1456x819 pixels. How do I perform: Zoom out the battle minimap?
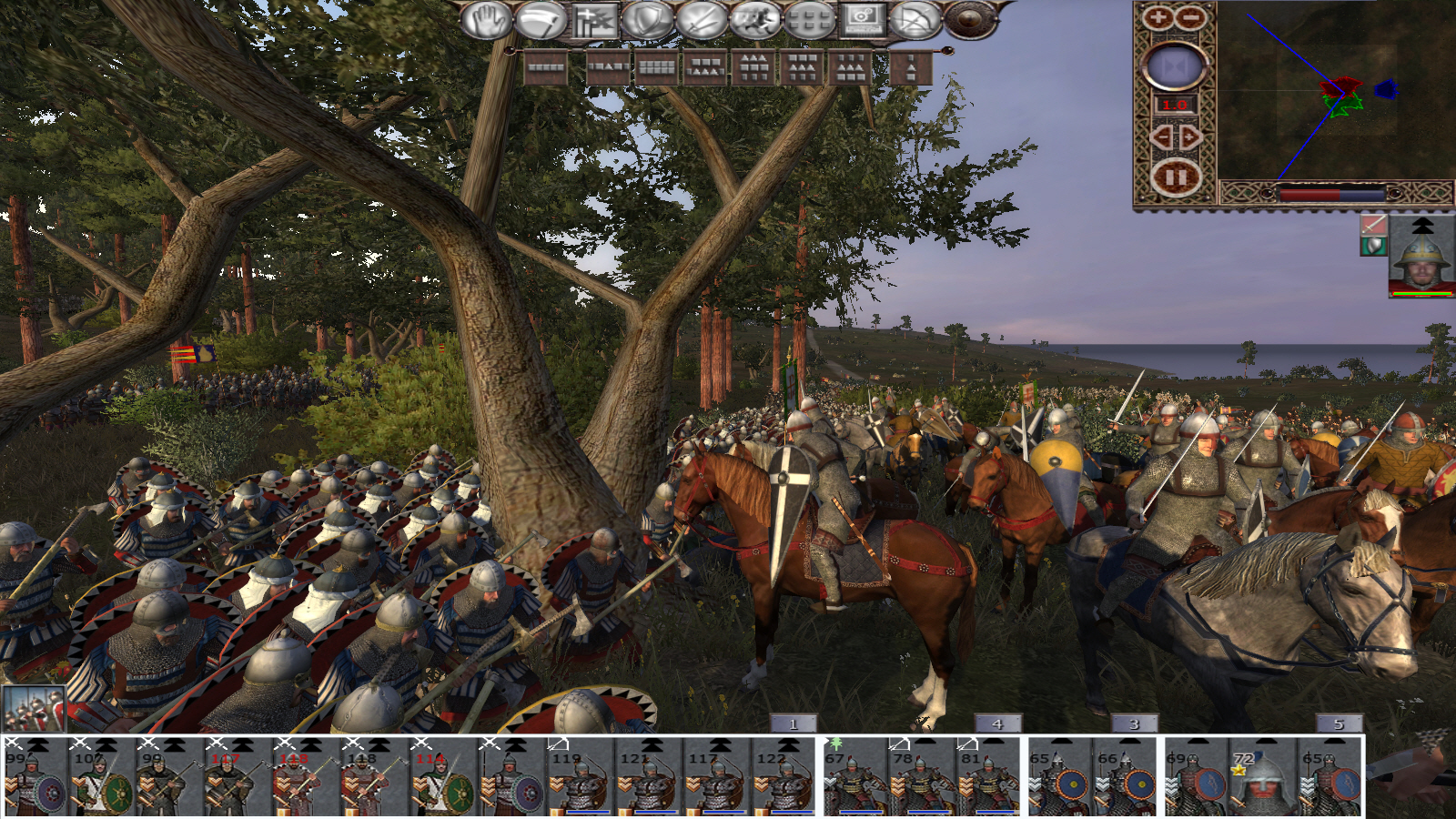click(1190, 17)
